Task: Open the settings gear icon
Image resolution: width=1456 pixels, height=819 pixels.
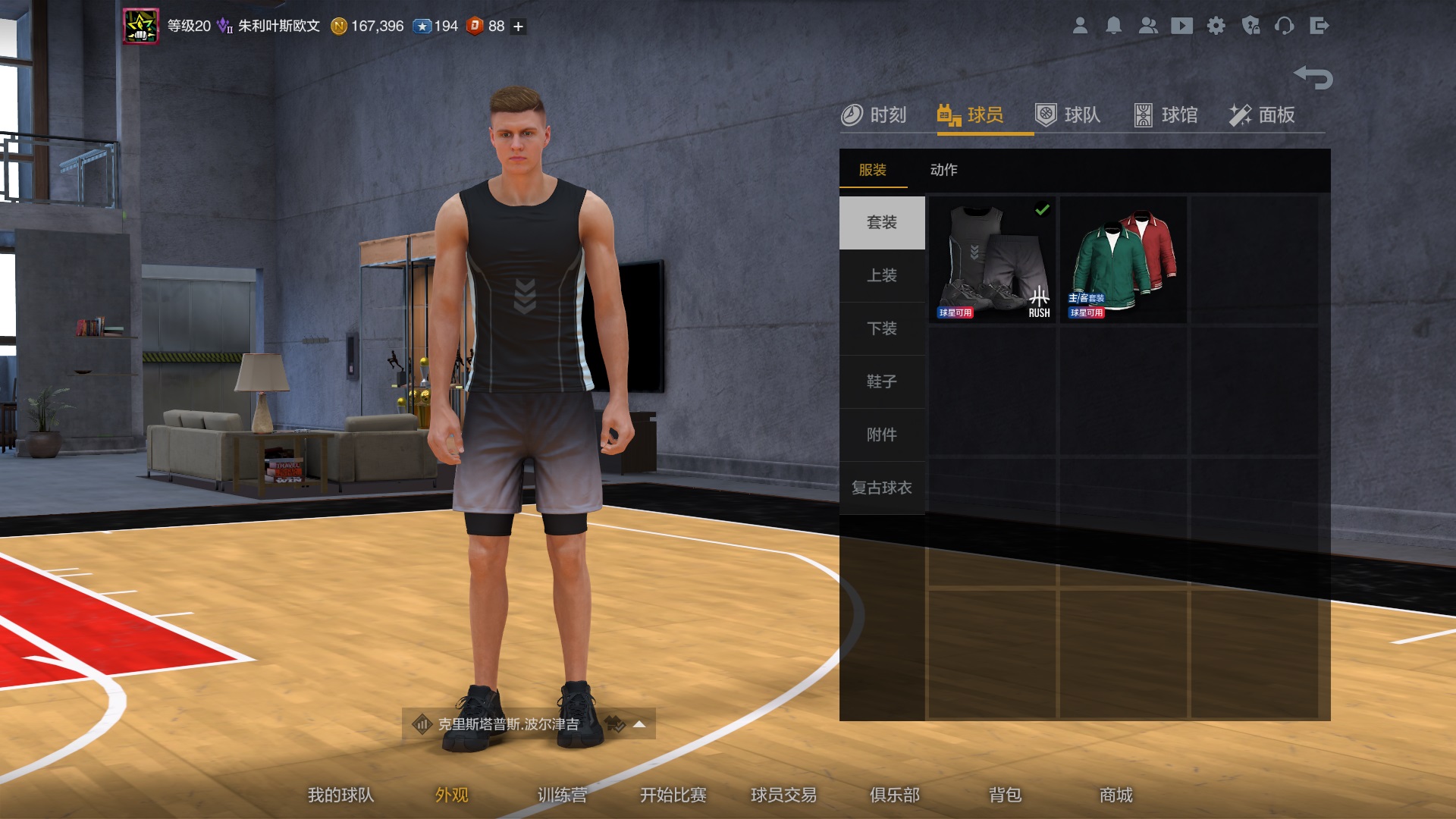Action: point(1216,26)
